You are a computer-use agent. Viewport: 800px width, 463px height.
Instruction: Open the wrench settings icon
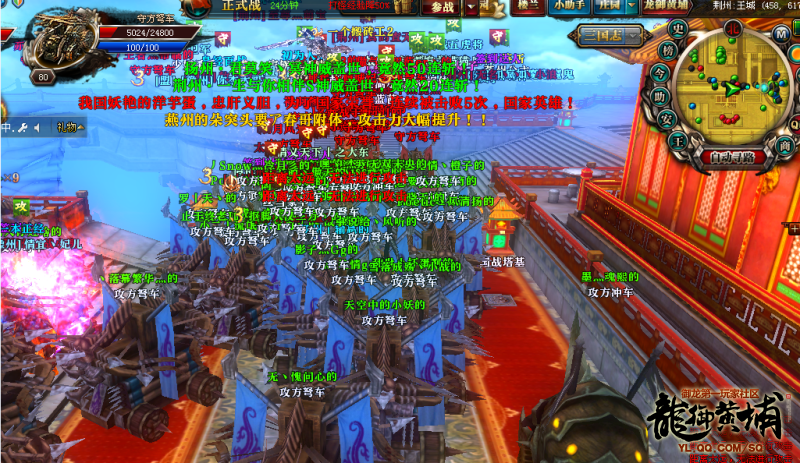click(x=21, y=128)
